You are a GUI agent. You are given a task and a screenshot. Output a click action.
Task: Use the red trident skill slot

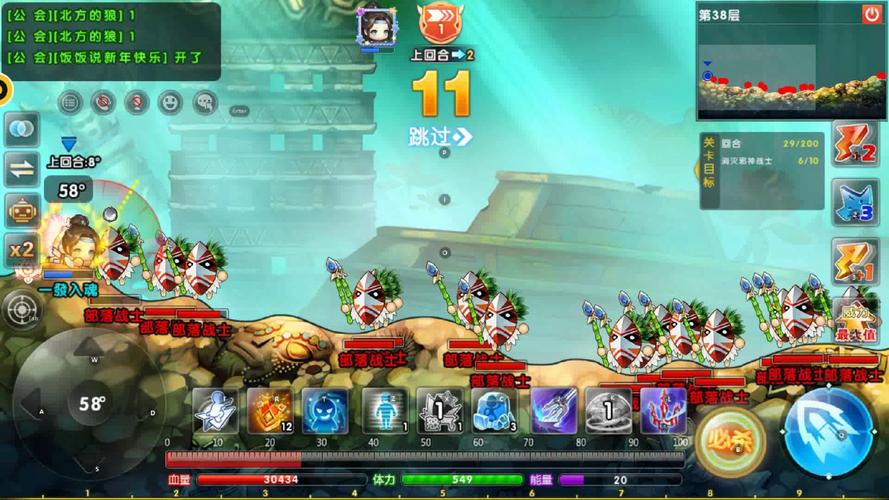(x=661, y=410)
